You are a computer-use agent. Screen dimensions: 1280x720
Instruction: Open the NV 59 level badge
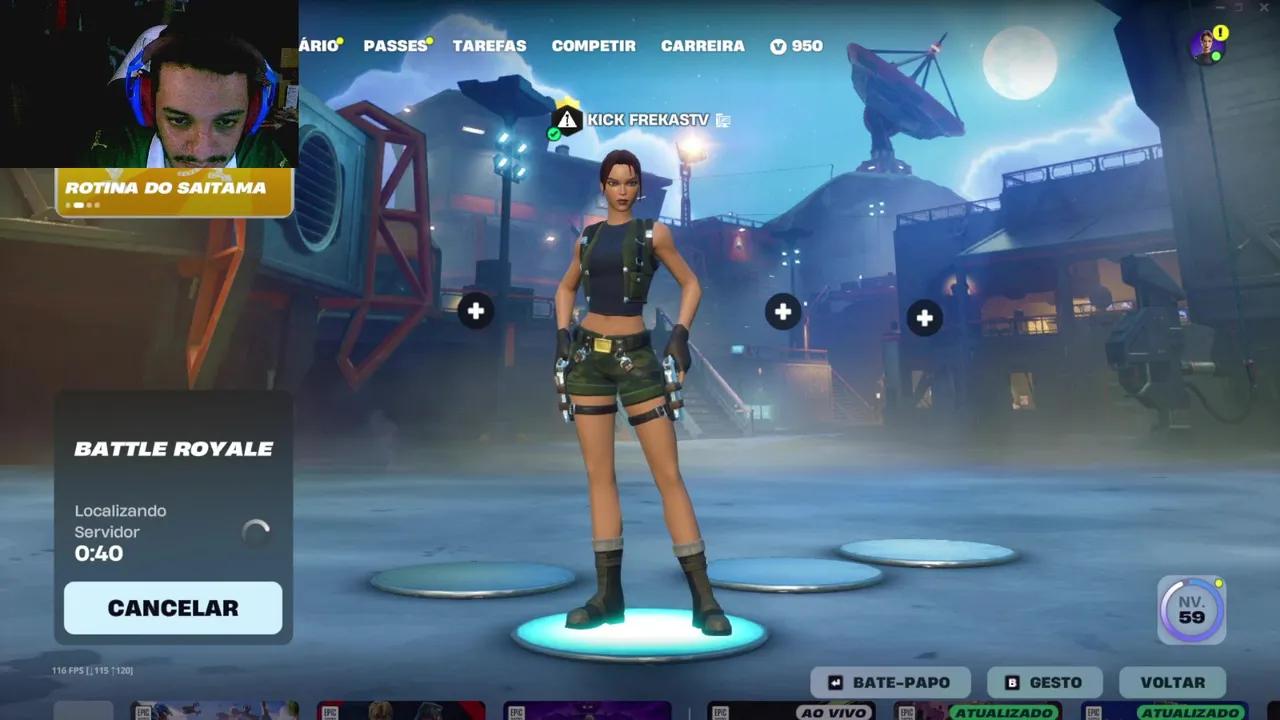click(x=1190, y=608)
